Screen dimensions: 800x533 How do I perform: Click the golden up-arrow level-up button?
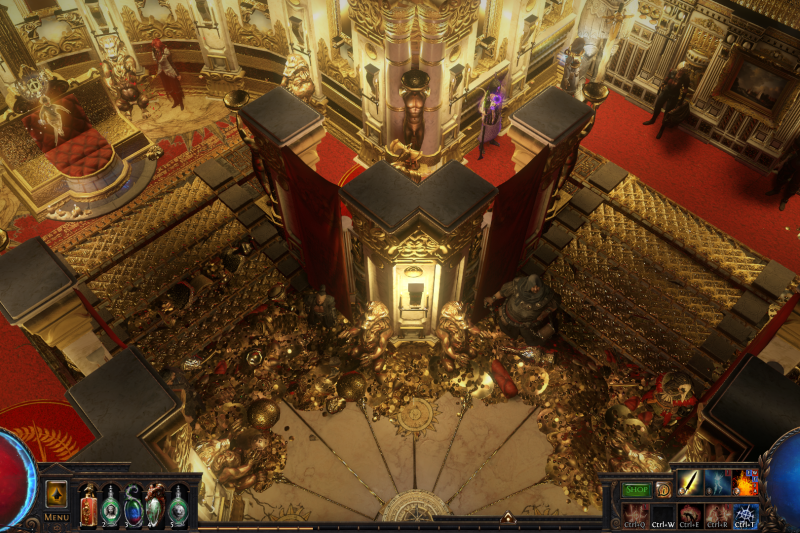coord(56,494)
